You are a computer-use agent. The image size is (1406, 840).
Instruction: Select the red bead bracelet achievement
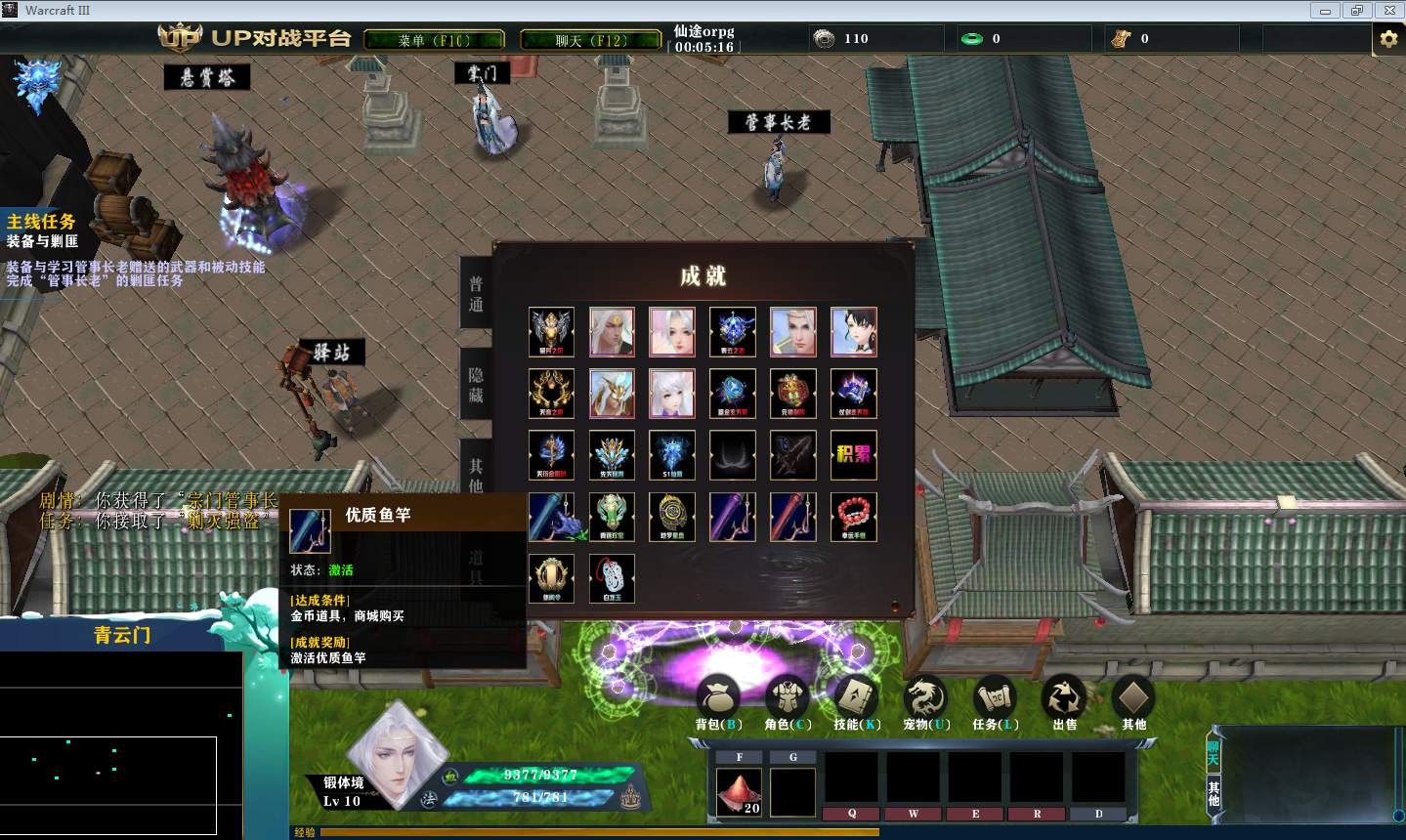853,517
